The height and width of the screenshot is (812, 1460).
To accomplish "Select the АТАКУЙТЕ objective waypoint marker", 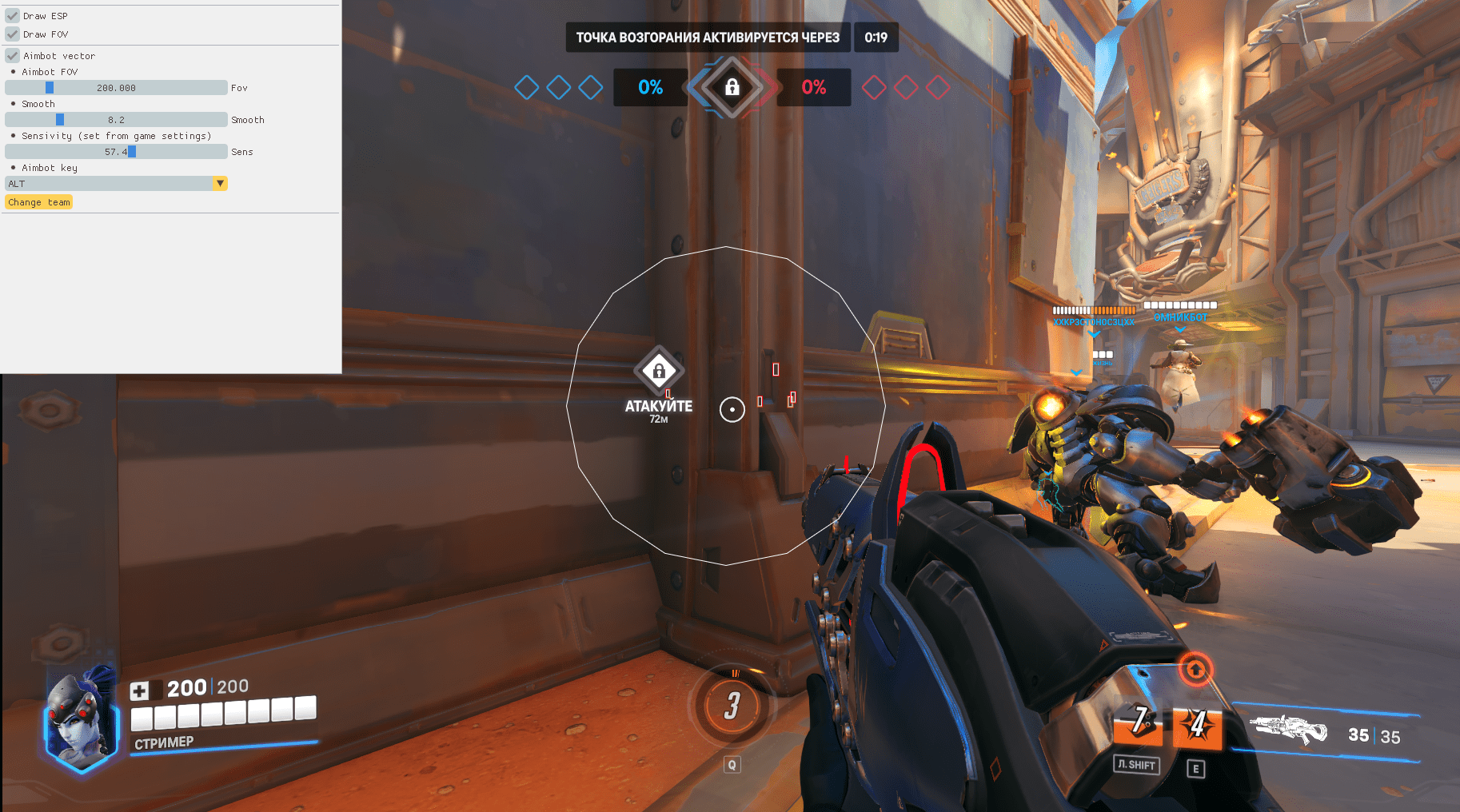I will click(x=659, y=371).
